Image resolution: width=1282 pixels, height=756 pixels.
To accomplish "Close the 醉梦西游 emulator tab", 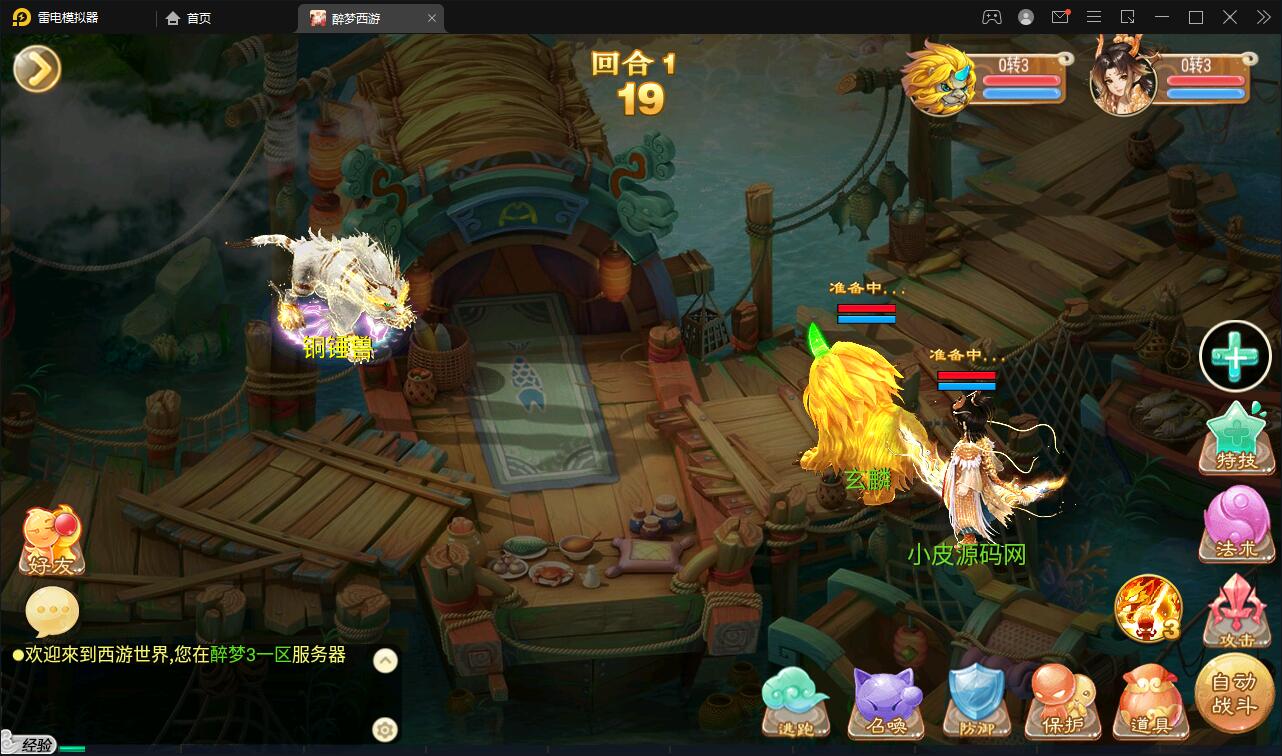I will [432, 18].
